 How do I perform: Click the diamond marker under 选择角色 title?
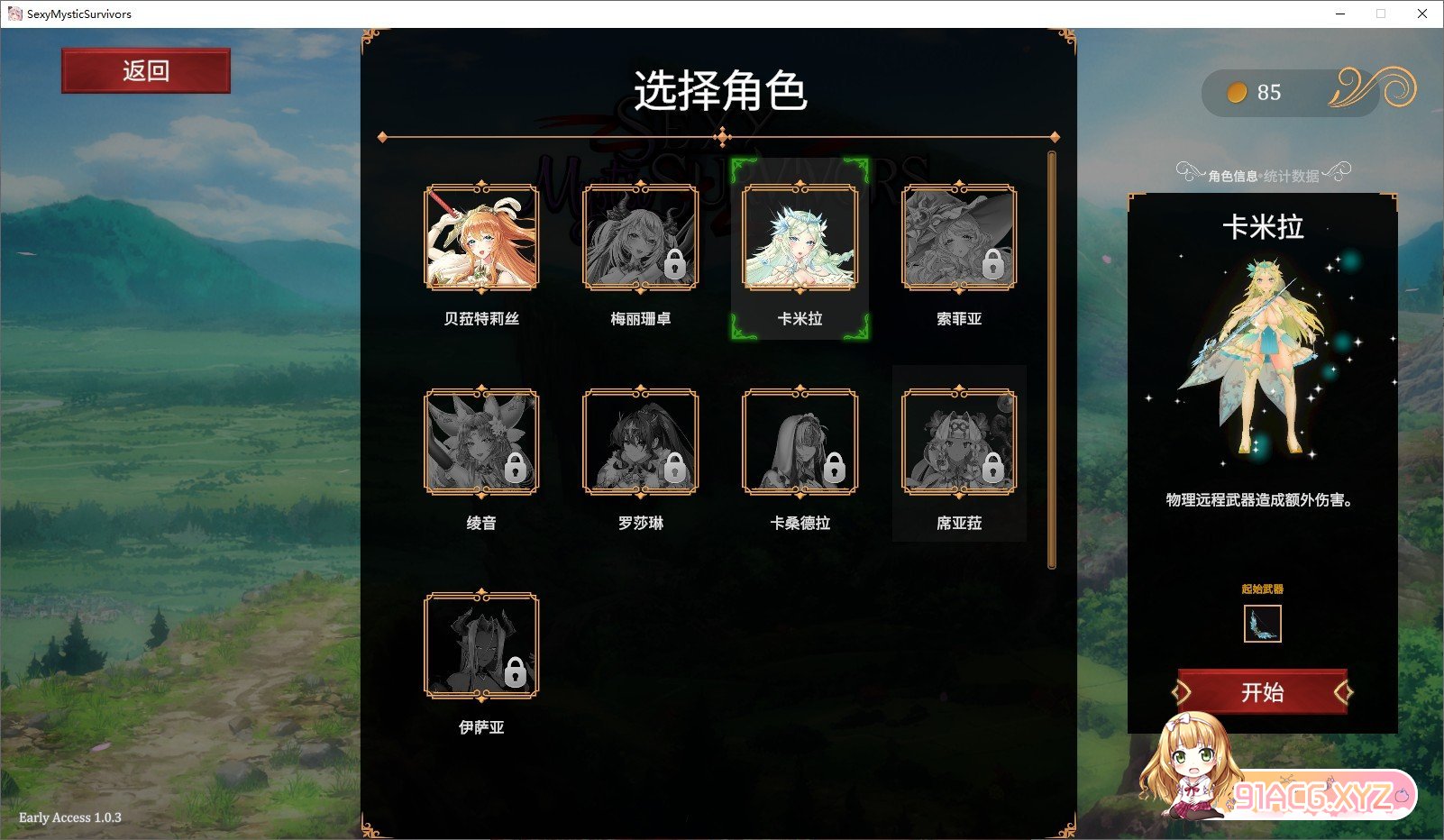[x=721, y=137]
